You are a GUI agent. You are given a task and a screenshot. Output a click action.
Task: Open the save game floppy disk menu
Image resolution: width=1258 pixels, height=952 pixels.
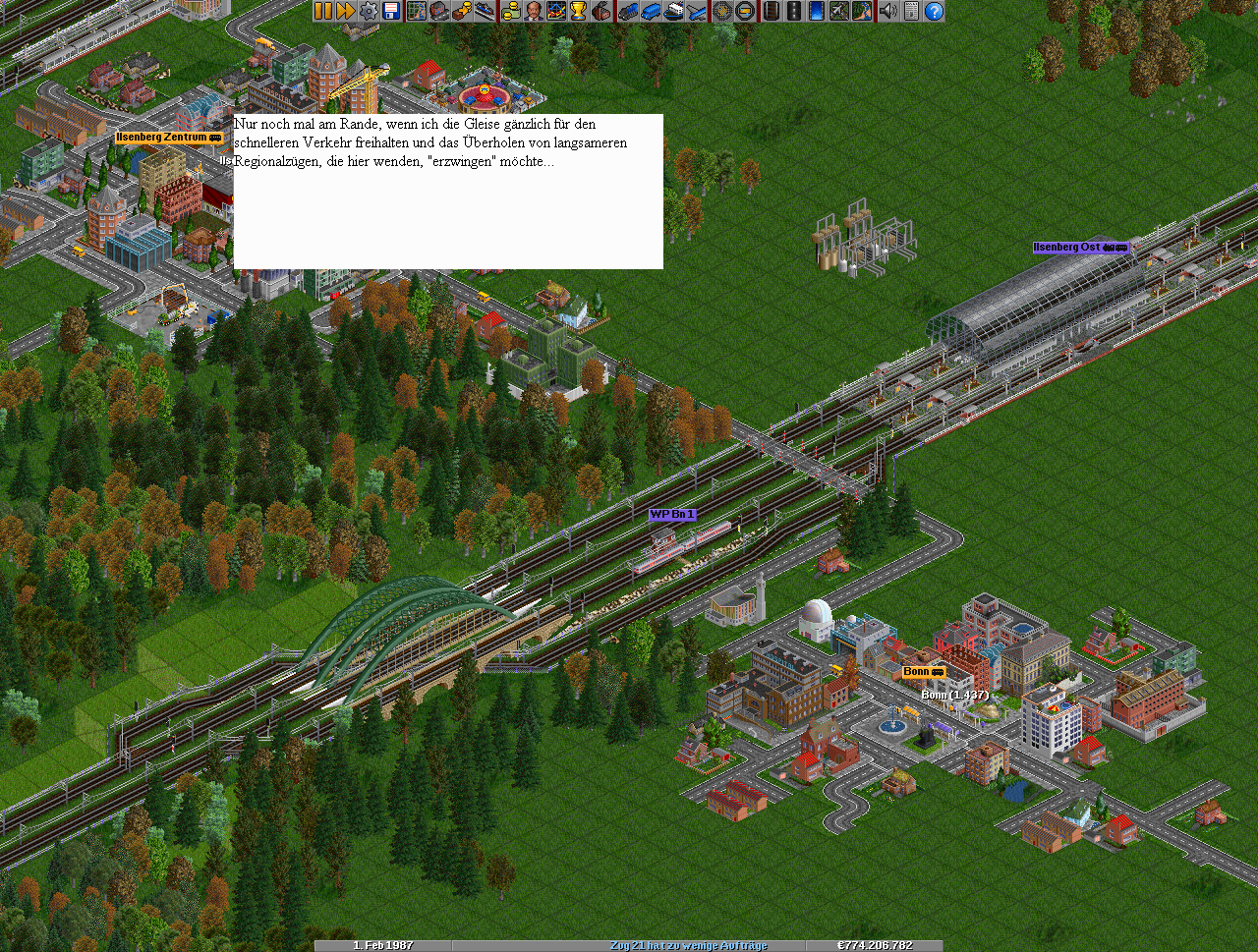tap(391, 11)
